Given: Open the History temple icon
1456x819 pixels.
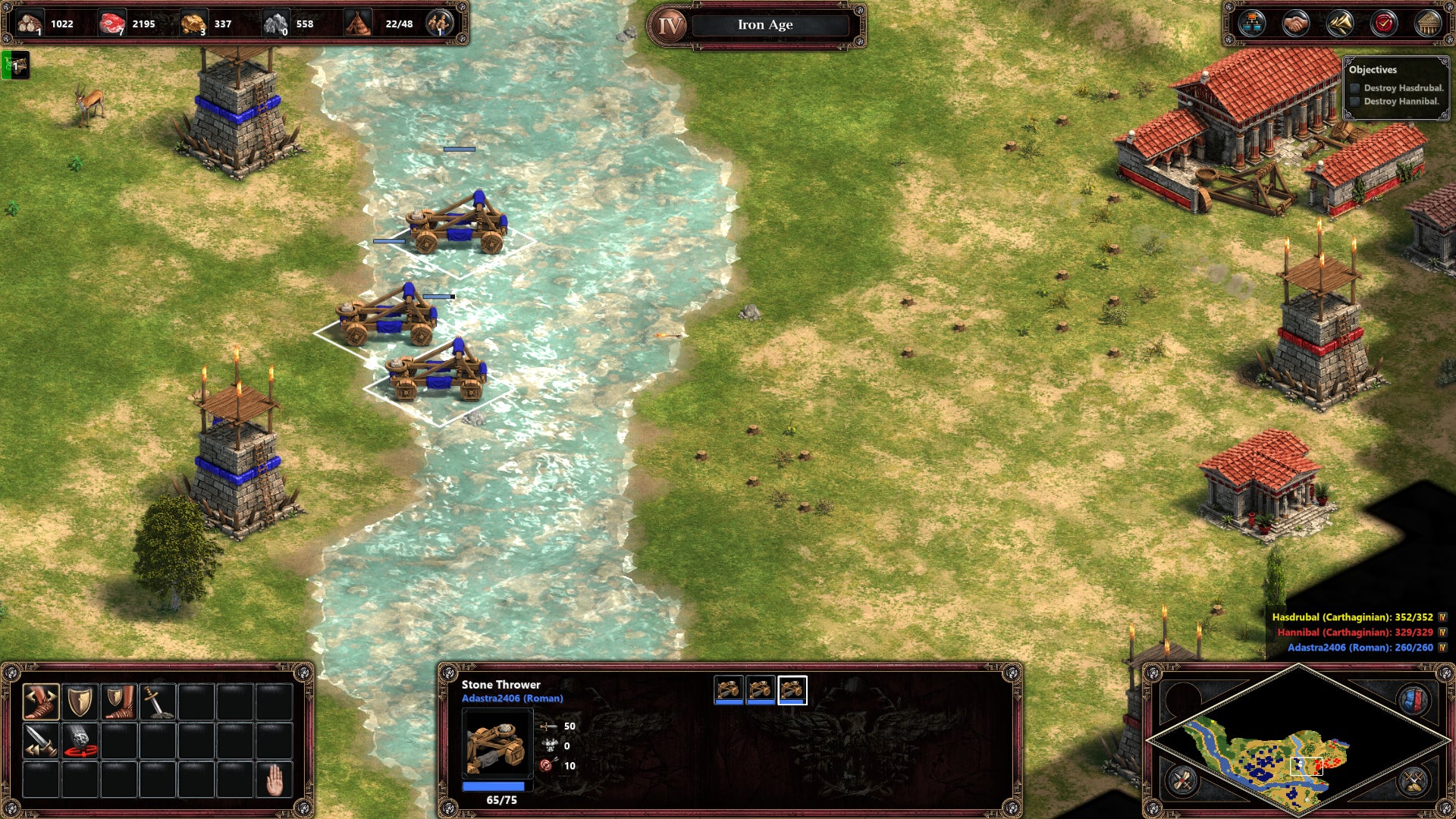Looking at the screenshot, I should click(x=1427, y=24).
